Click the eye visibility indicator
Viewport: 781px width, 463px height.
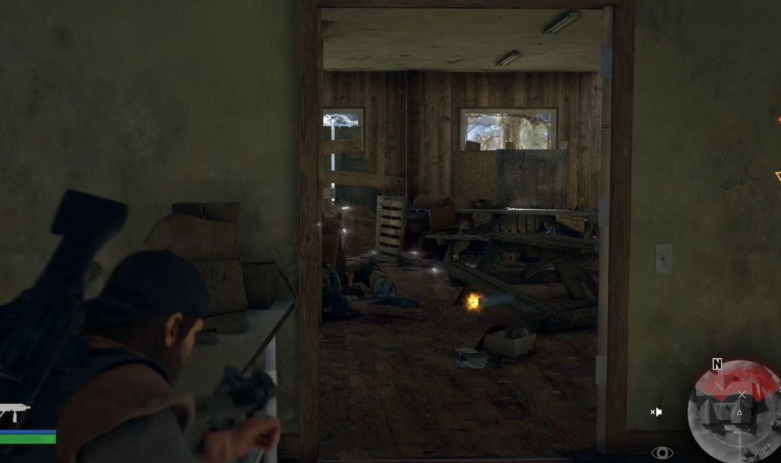pos(662,453)
